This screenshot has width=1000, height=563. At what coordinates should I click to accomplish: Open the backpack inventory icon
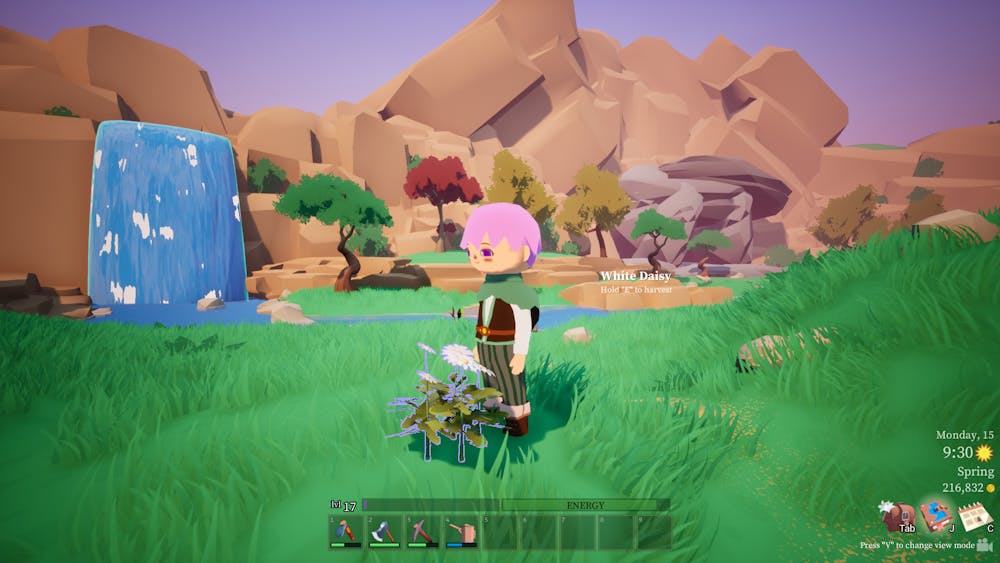(897, 517)
